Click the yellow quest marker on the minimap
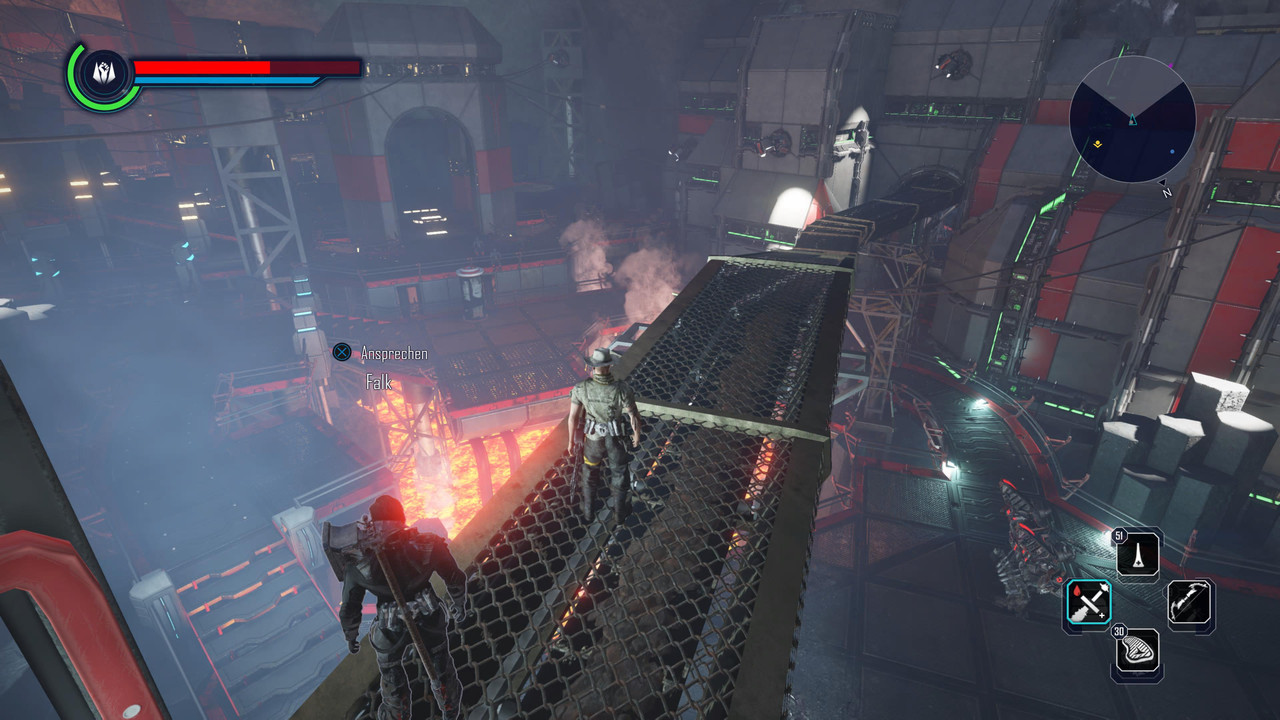Screen dimensions: 1280x720 pos(1097,145)
